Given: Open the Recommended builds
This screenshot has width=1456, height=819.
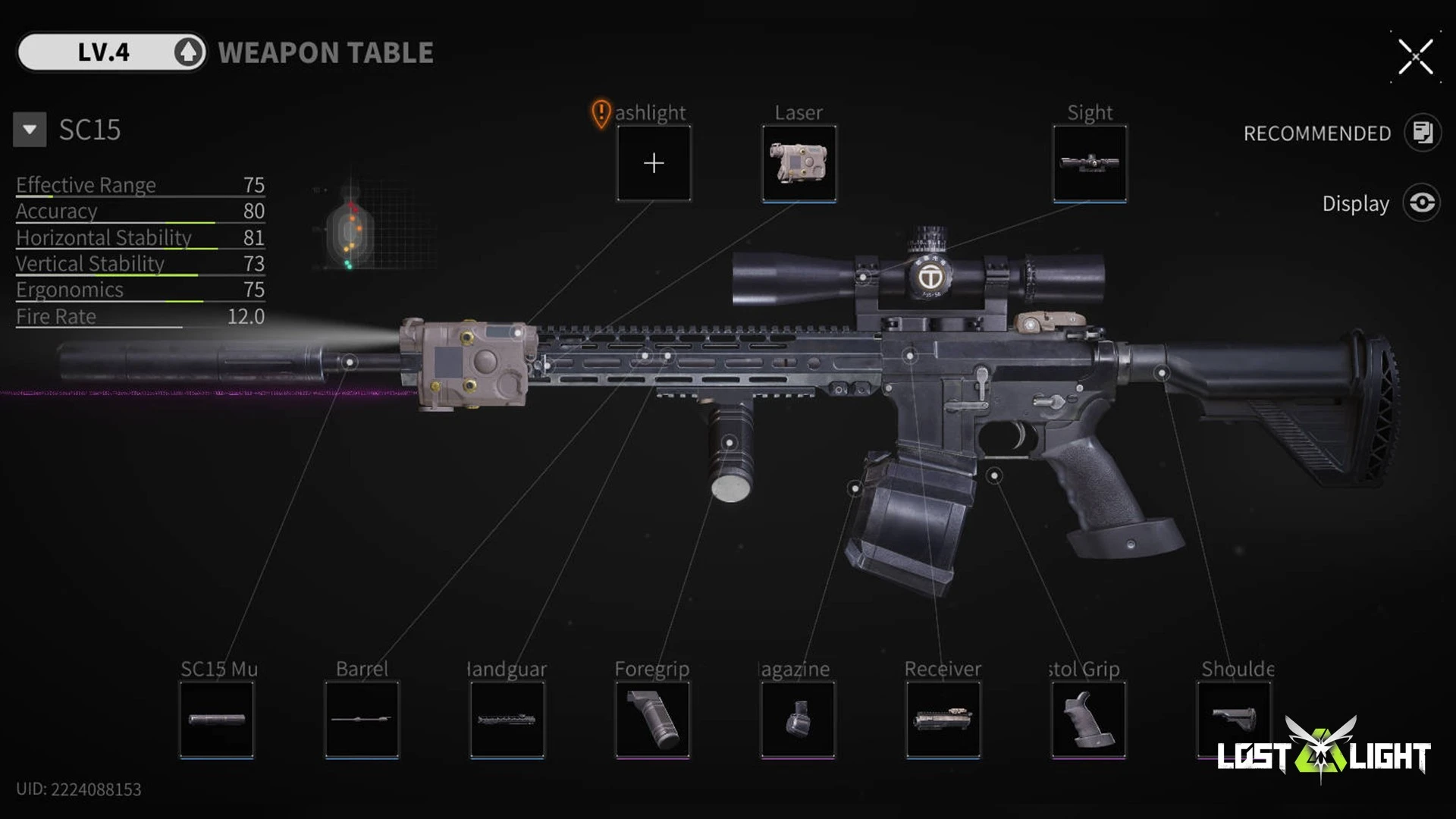Looking at the screenshot, I should (1422, 133).
